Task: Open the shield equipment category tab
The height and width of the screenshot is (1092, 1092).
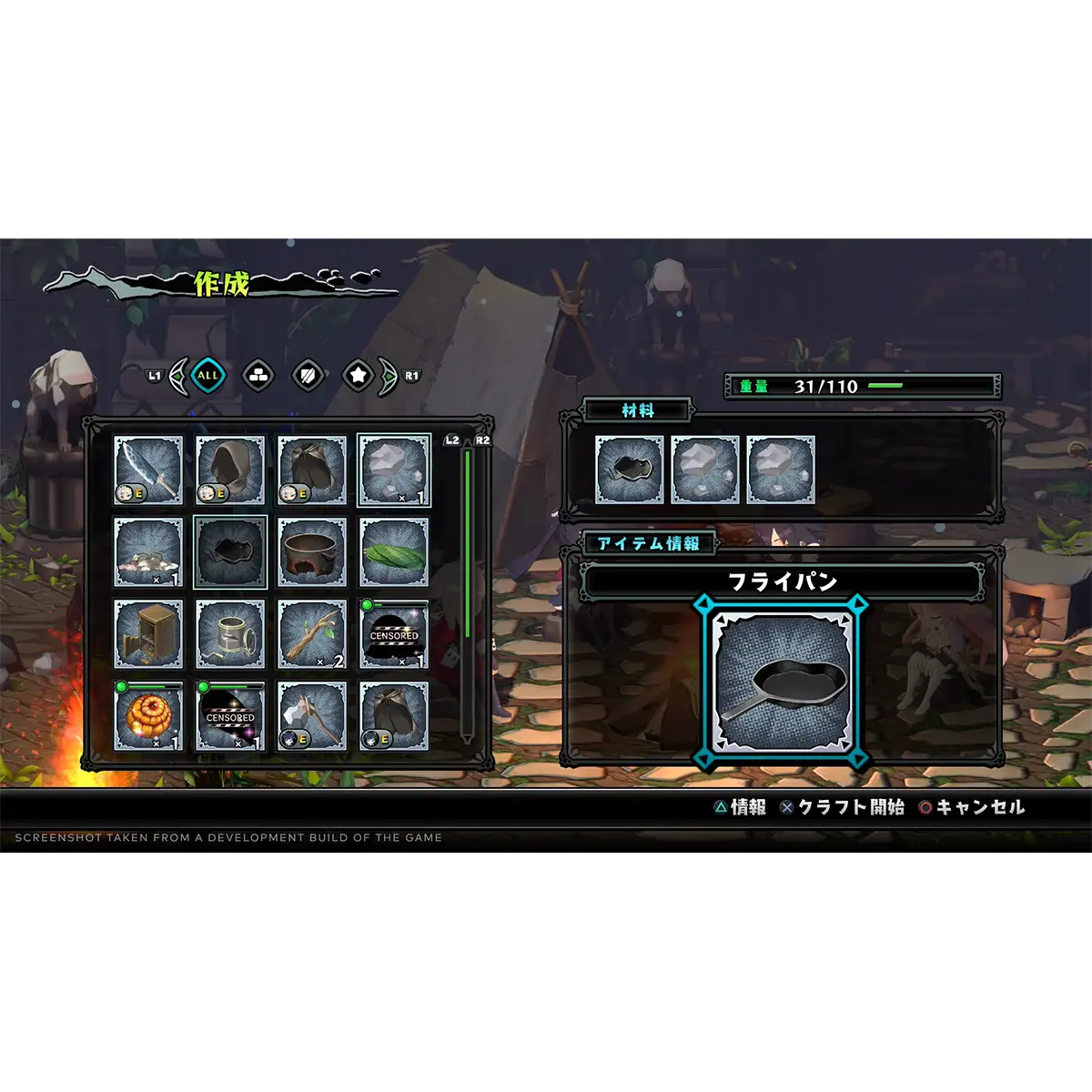Action: (308, 375)
